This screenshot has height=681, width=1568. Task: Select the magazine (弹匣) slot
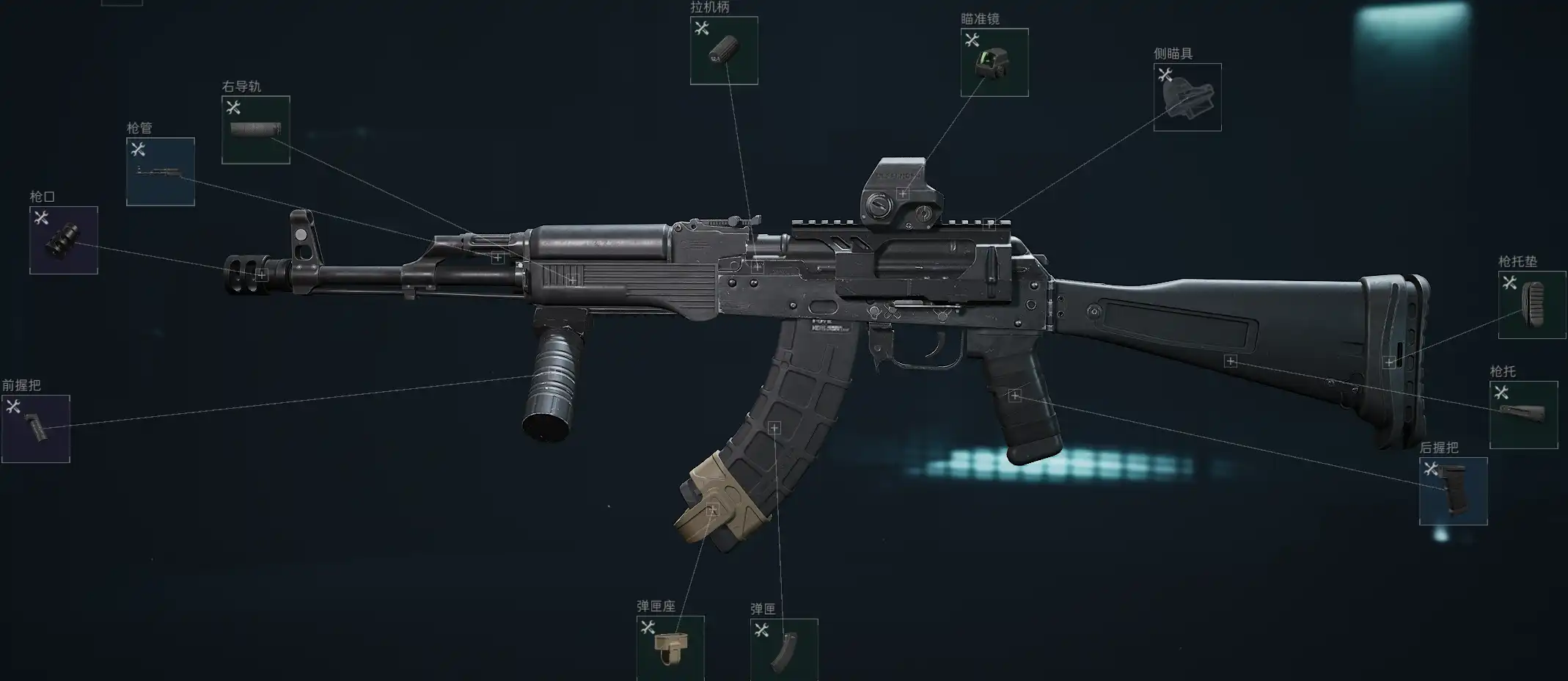(x=784, y=649)
